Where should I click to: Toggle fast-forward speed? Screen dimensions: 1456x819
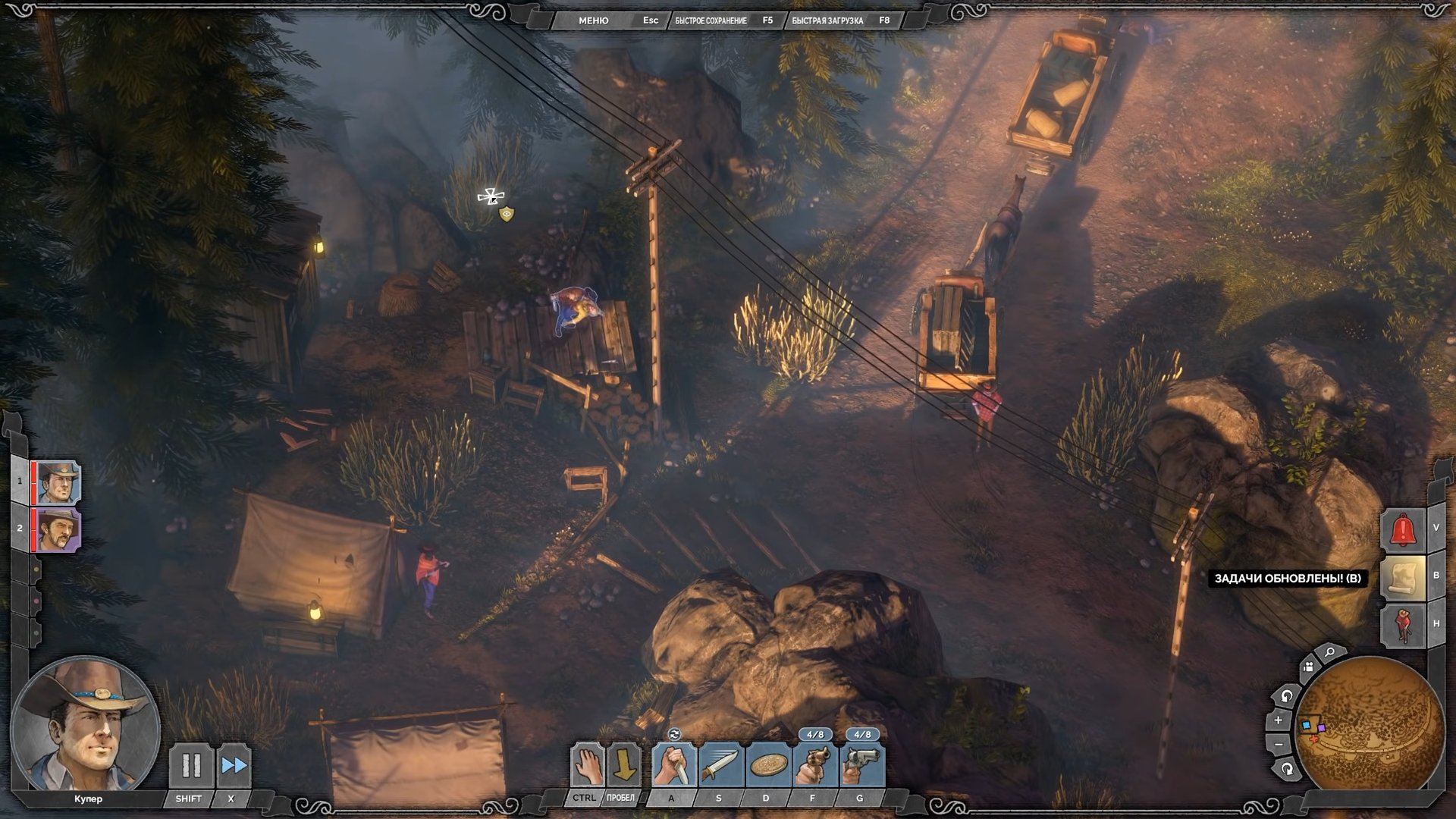[x=234, y=766]
